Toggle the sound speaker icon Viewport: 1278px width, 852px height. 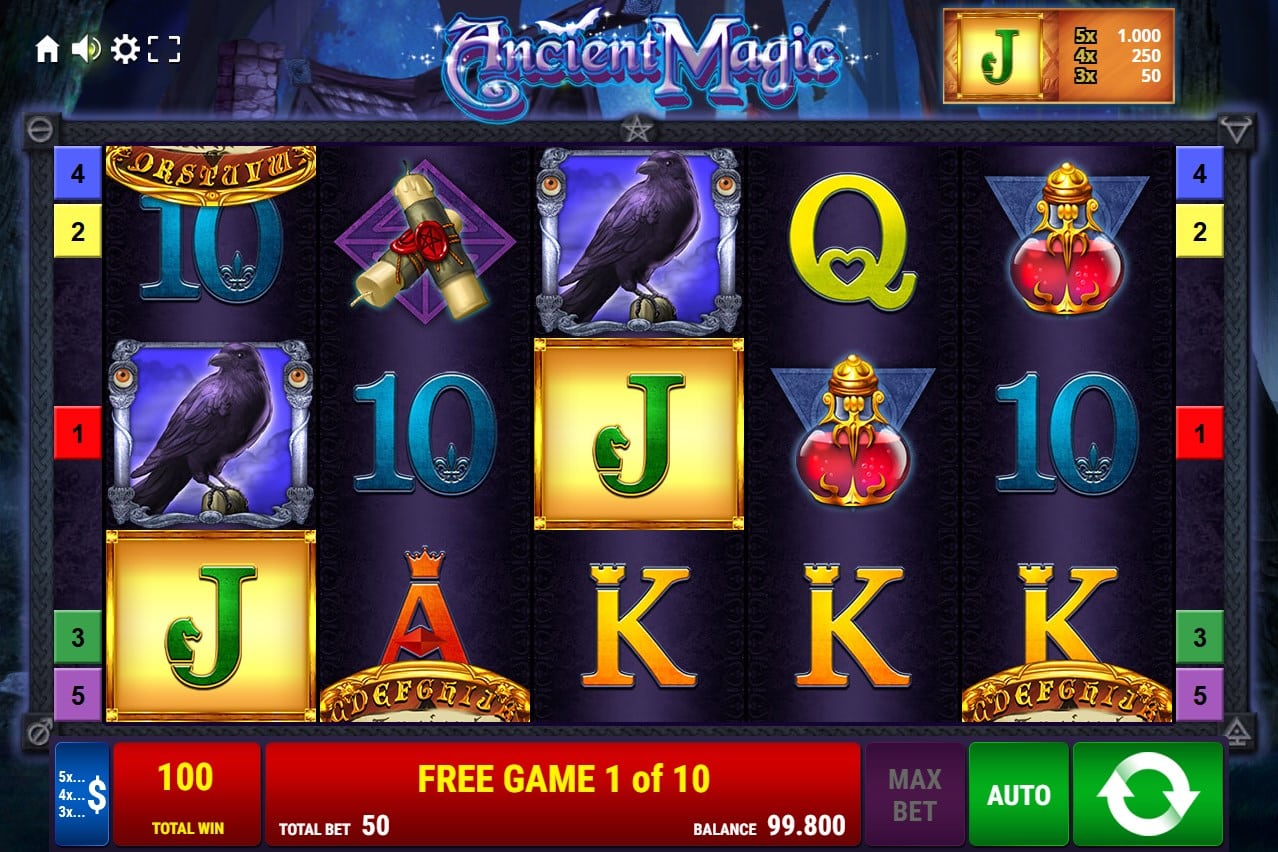pyautogui.click(x=85, y=49)
